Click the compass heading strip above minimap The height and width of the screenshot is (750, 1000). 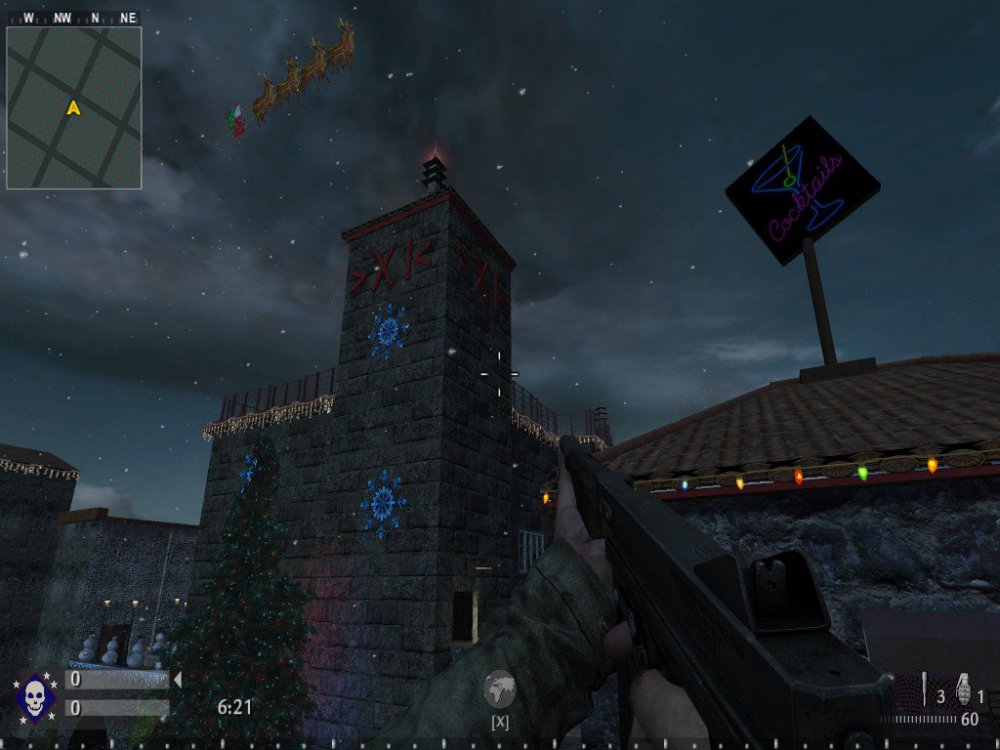[73, 18]
